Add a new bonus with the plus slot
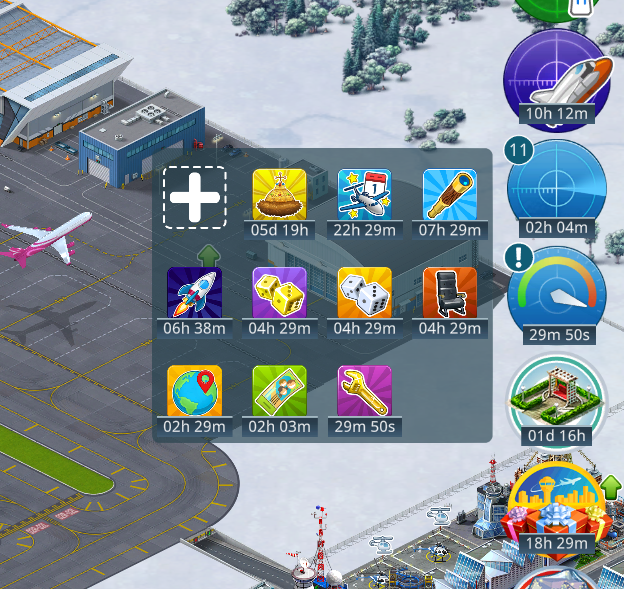This screenshot has height=589, width=624. 195,197
